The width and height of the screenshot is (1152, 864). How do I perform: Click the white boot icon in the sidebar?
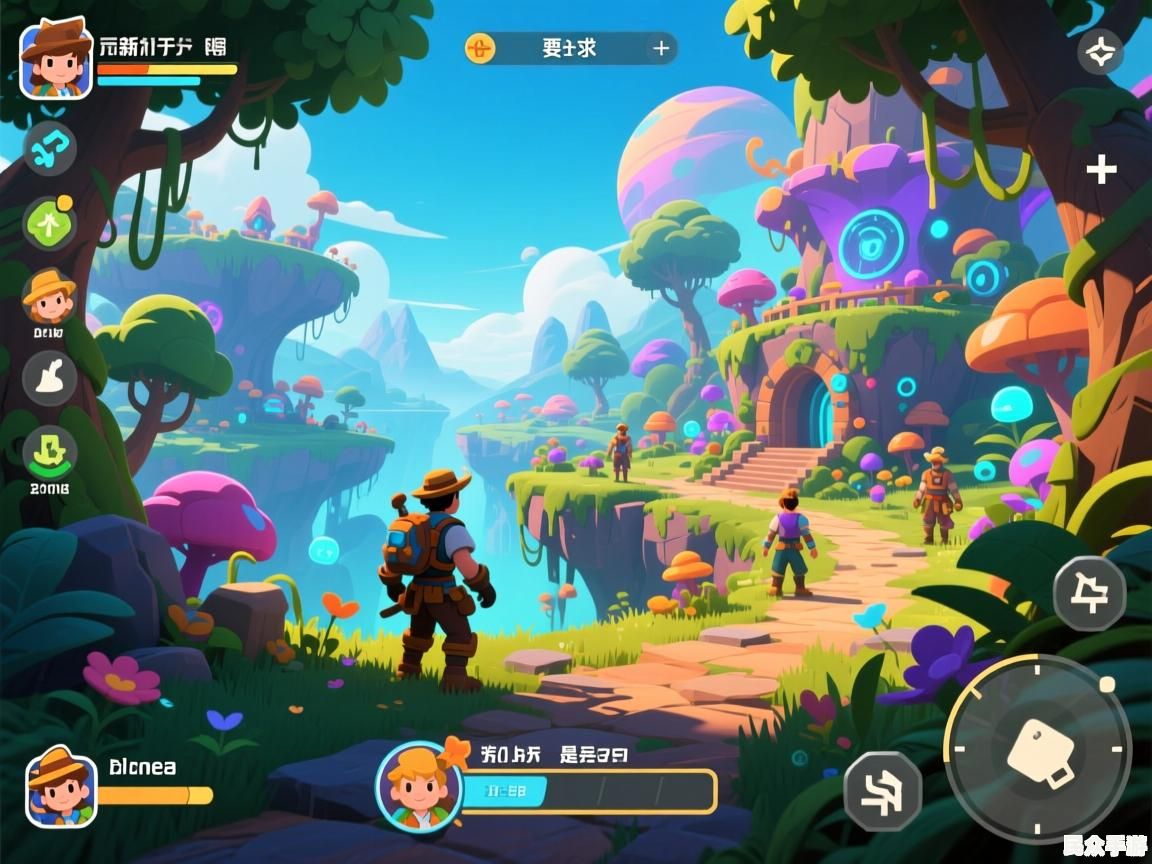coord(49,378)
